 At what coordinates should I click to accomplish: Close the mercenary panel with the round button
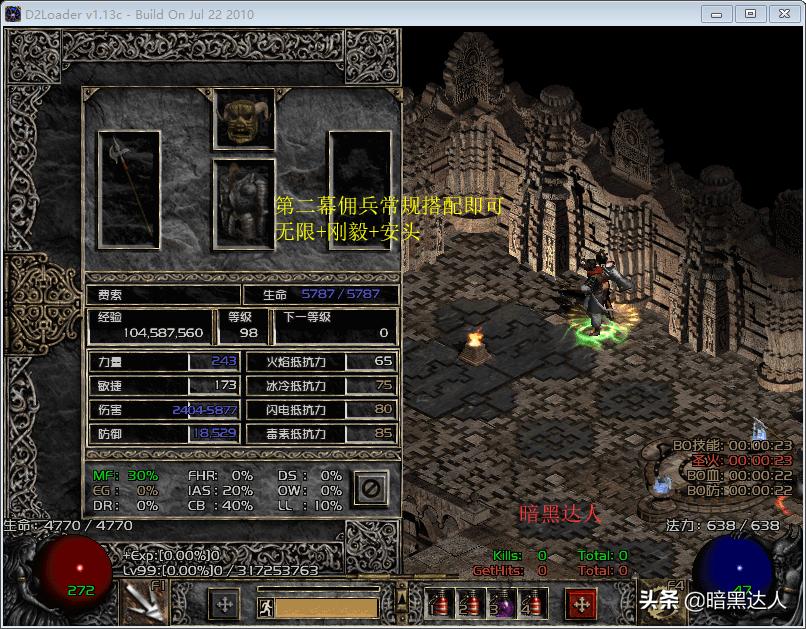(x=369, y=489)
